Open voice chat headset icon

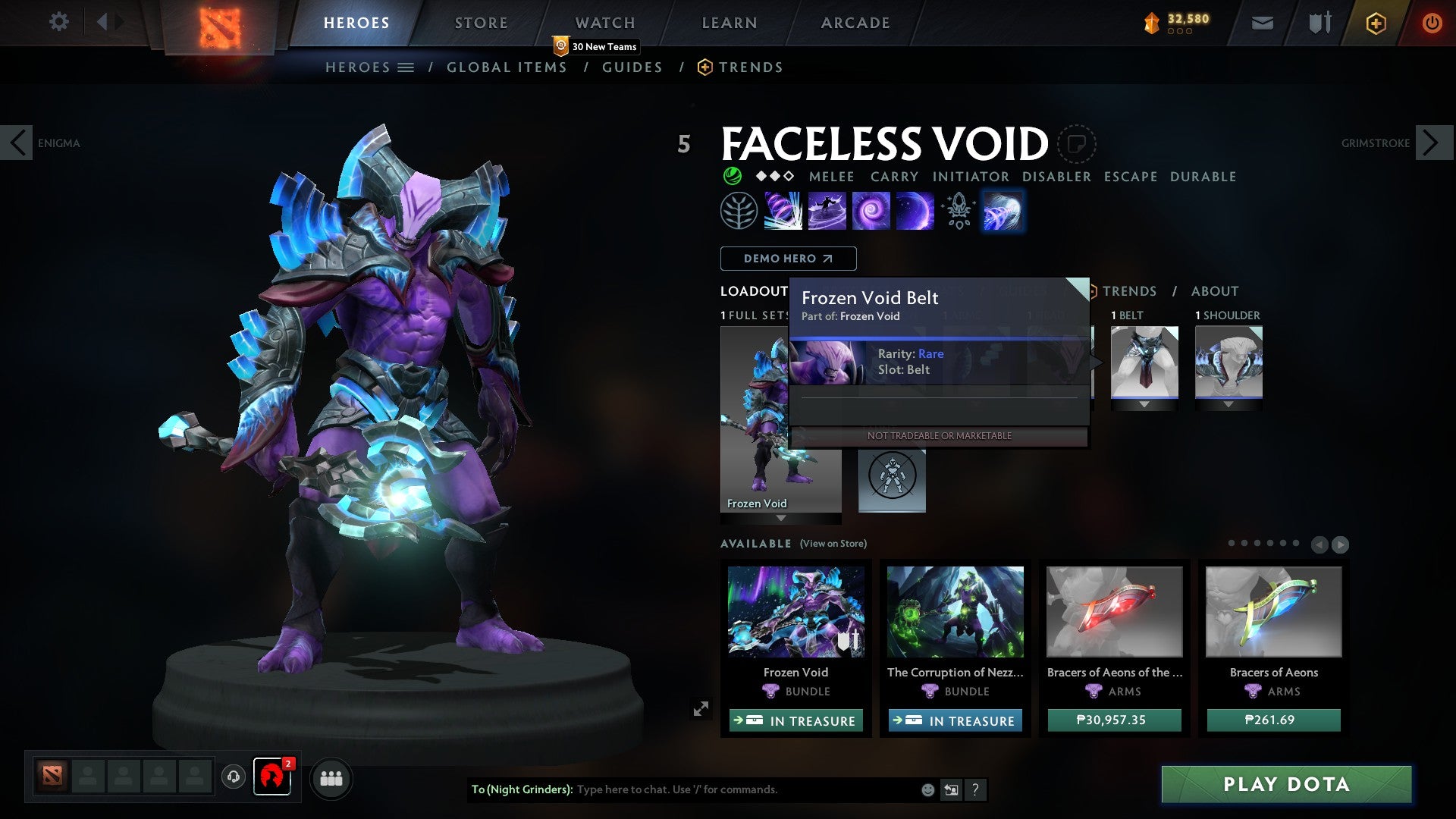[234, 777]
